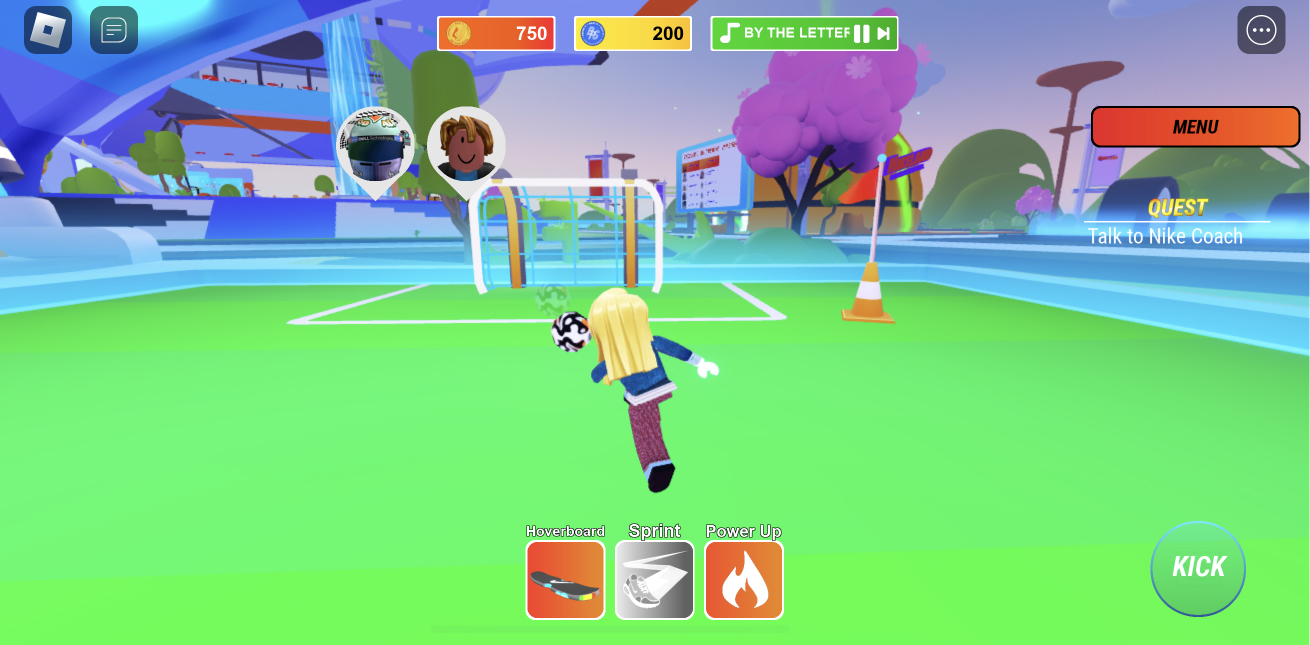Select the brown-haired player marker
The height and width of the screenshot is (645, 1310).
(x=466, y=147)
